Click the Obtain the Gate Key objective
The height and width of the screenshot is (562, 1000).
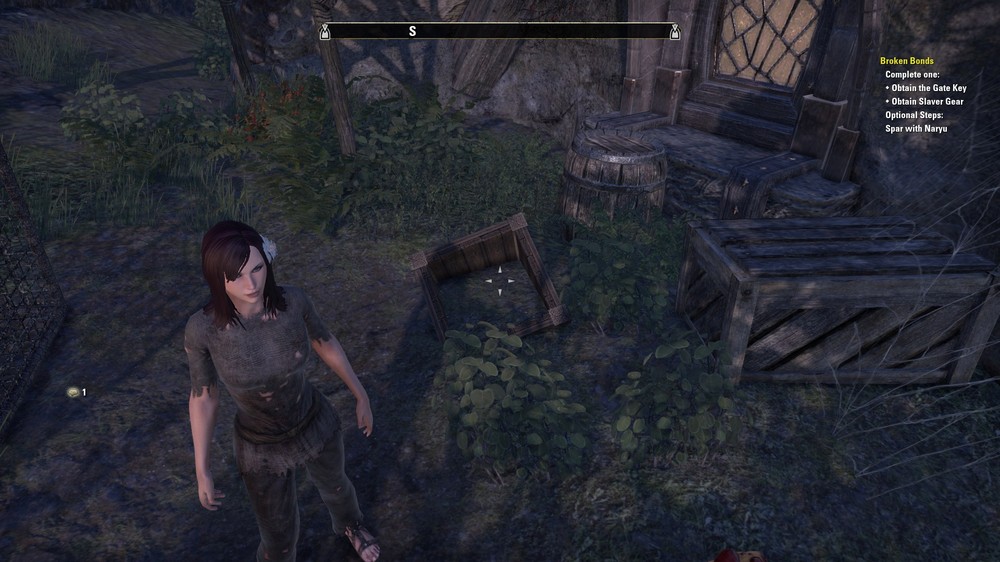(930, 88)
